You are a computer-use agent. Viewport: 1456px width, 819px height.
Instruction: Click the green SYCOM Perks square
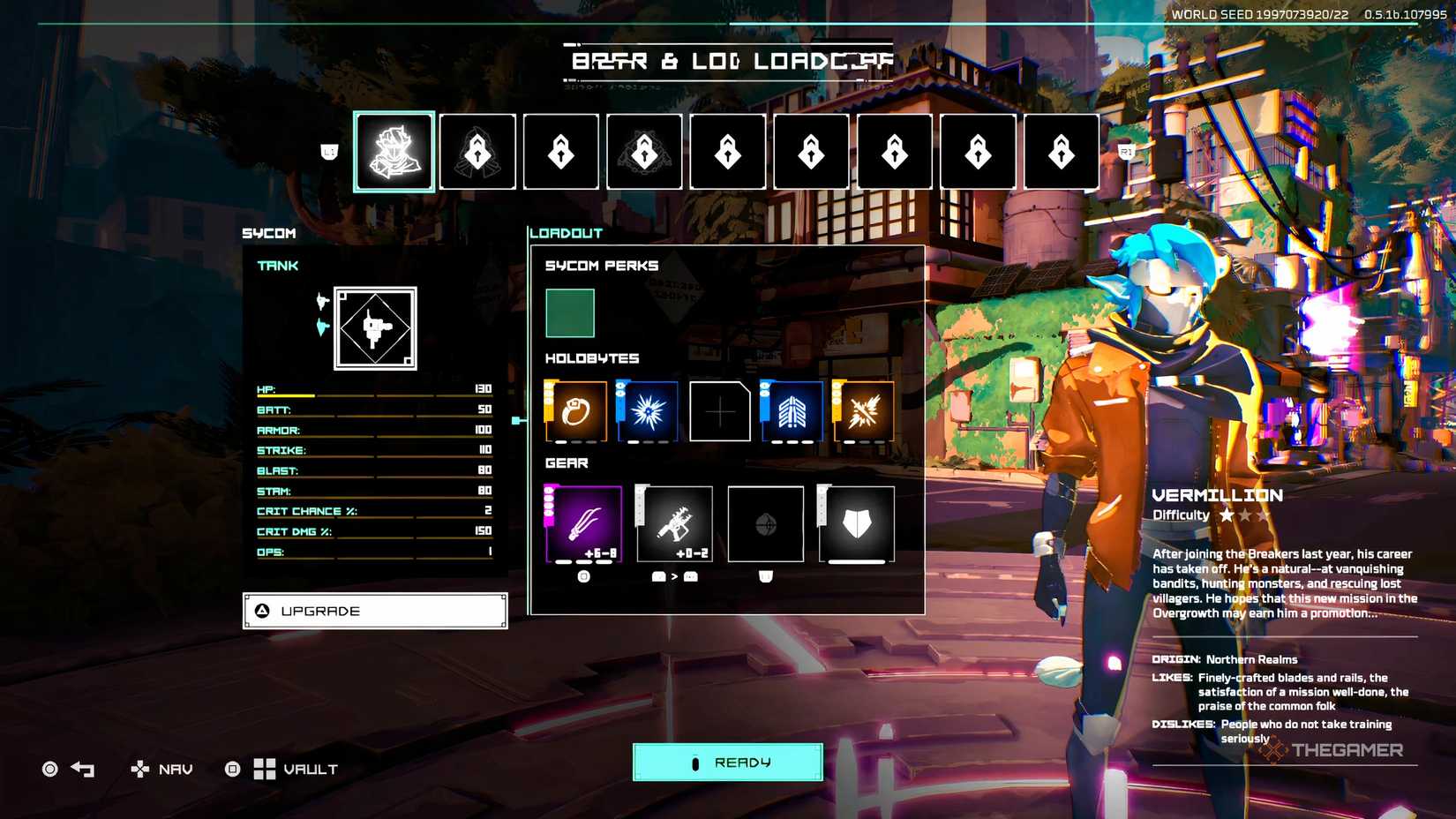(570, 312)
